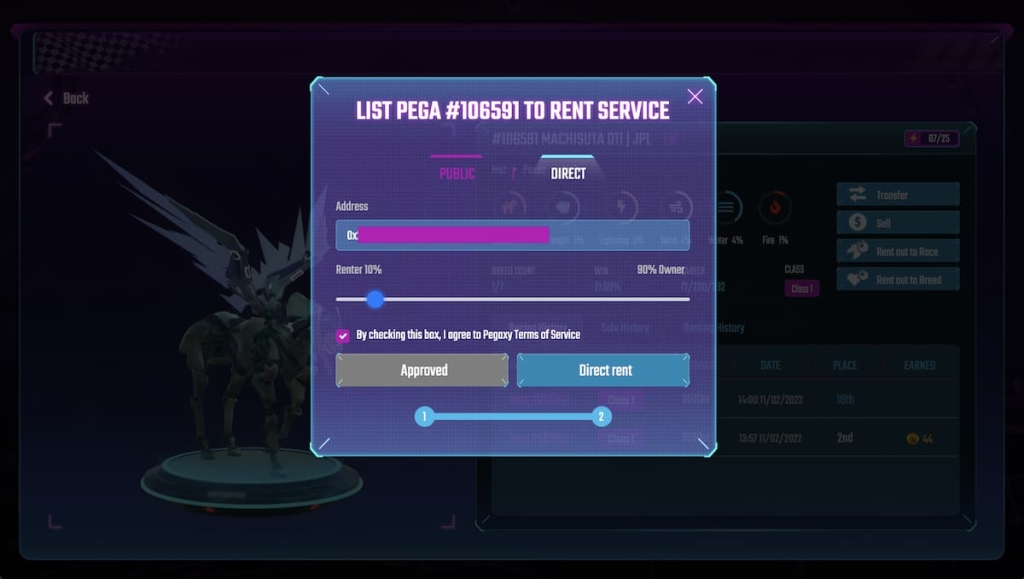Open the Transfer option
This screenshot has height=579, width=1024.
click(x=897, y=195)
